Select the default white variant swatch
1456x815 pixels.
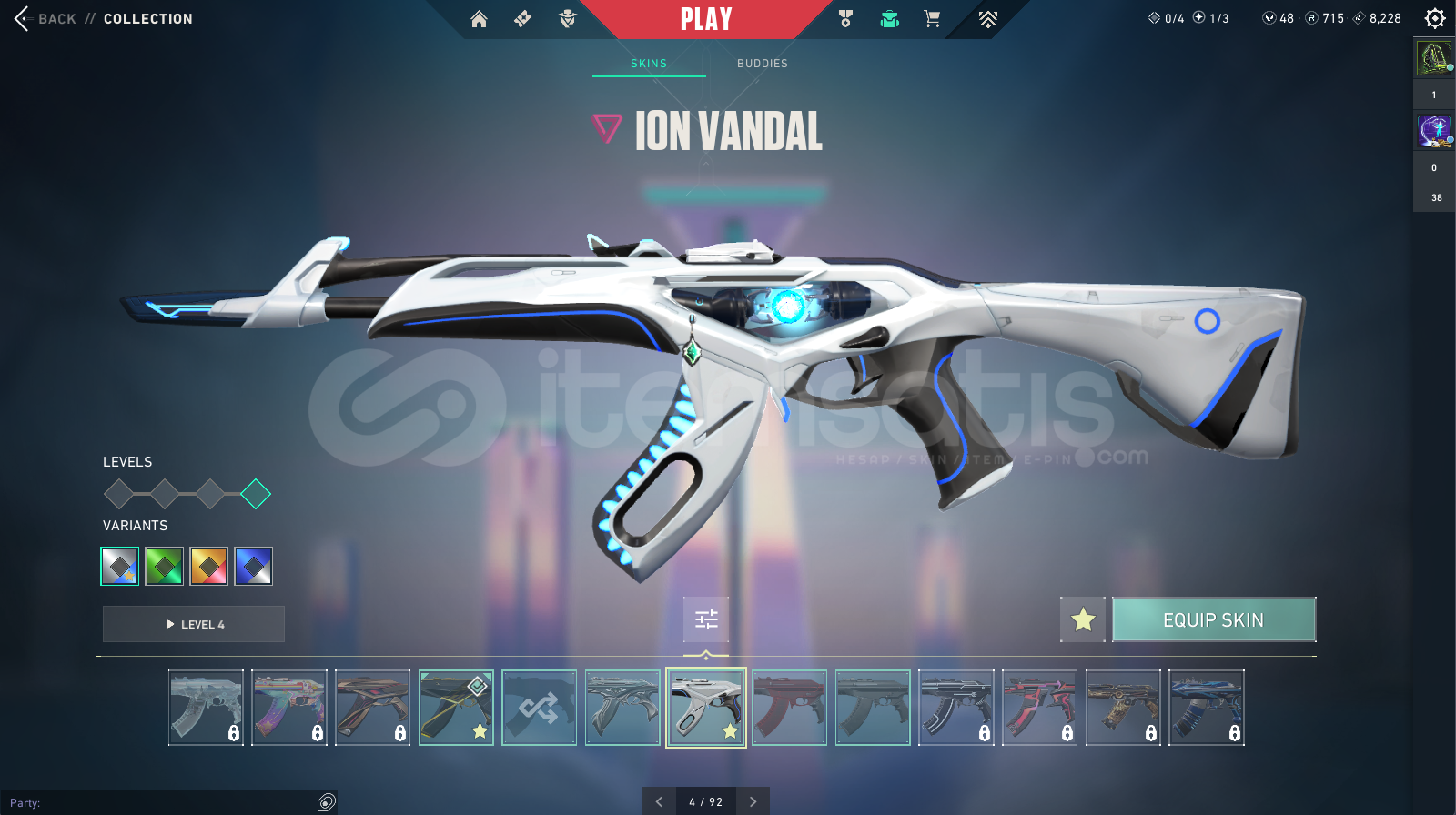click(120, 567)
